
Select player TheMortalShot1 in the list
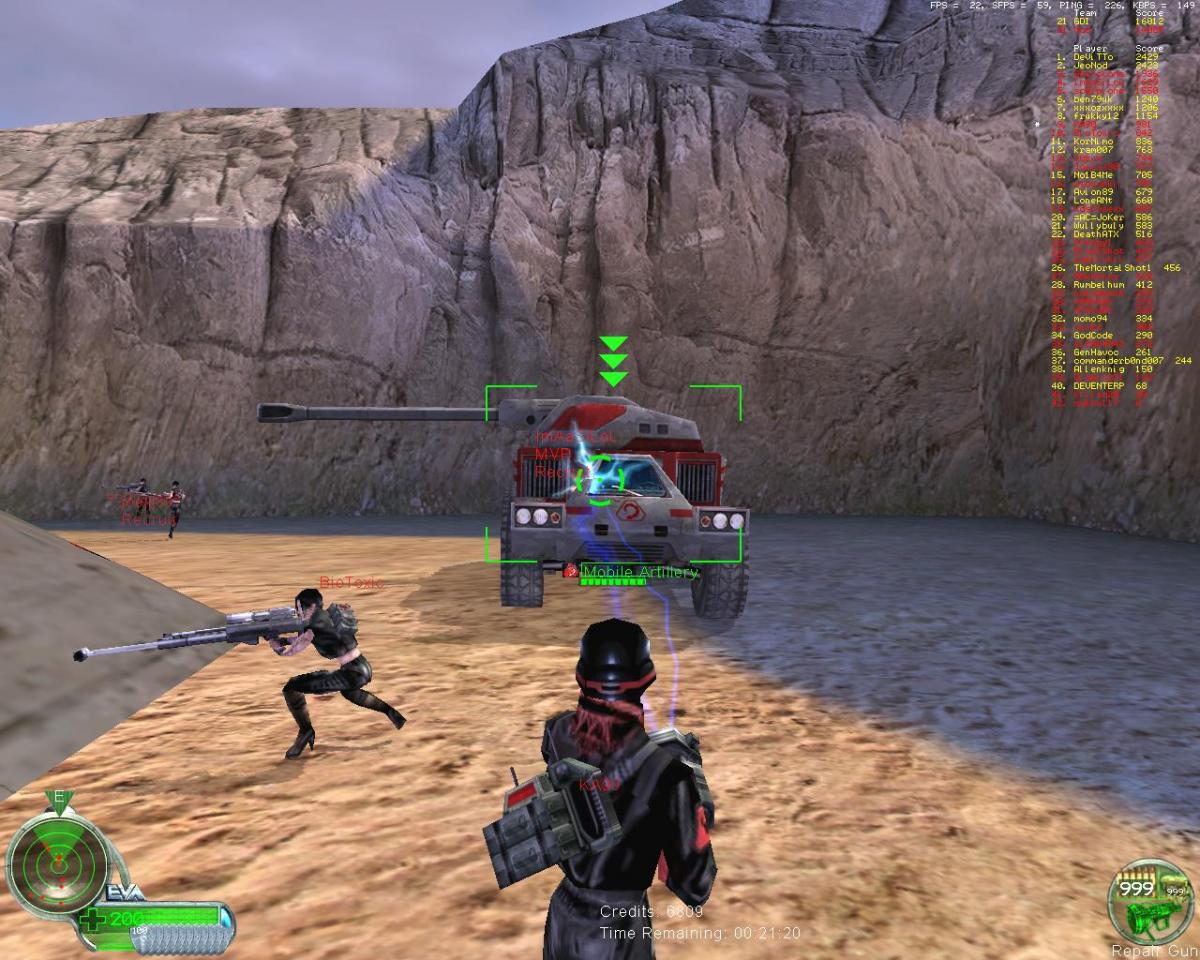tap(1112, 268)
